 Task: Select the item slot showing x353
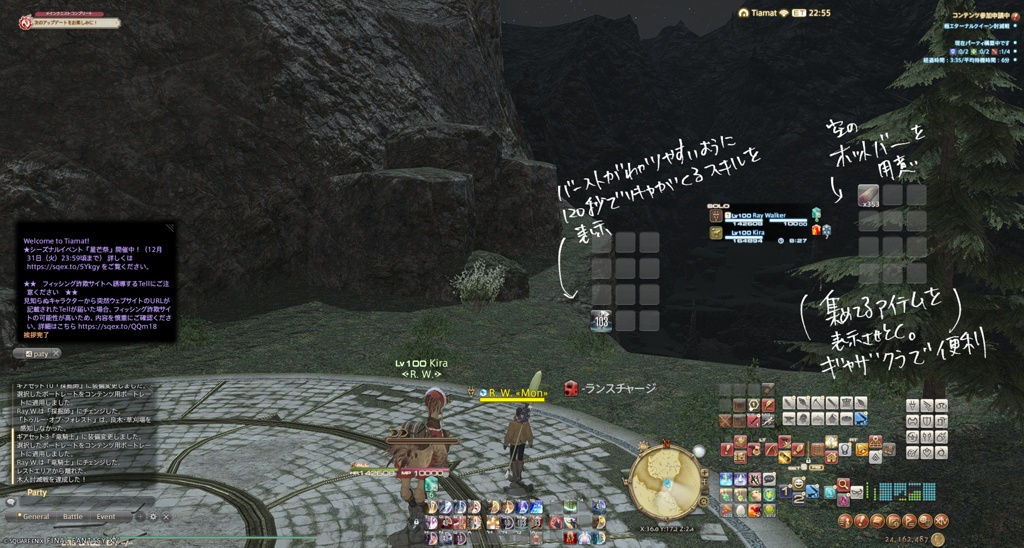coord(867,194)
